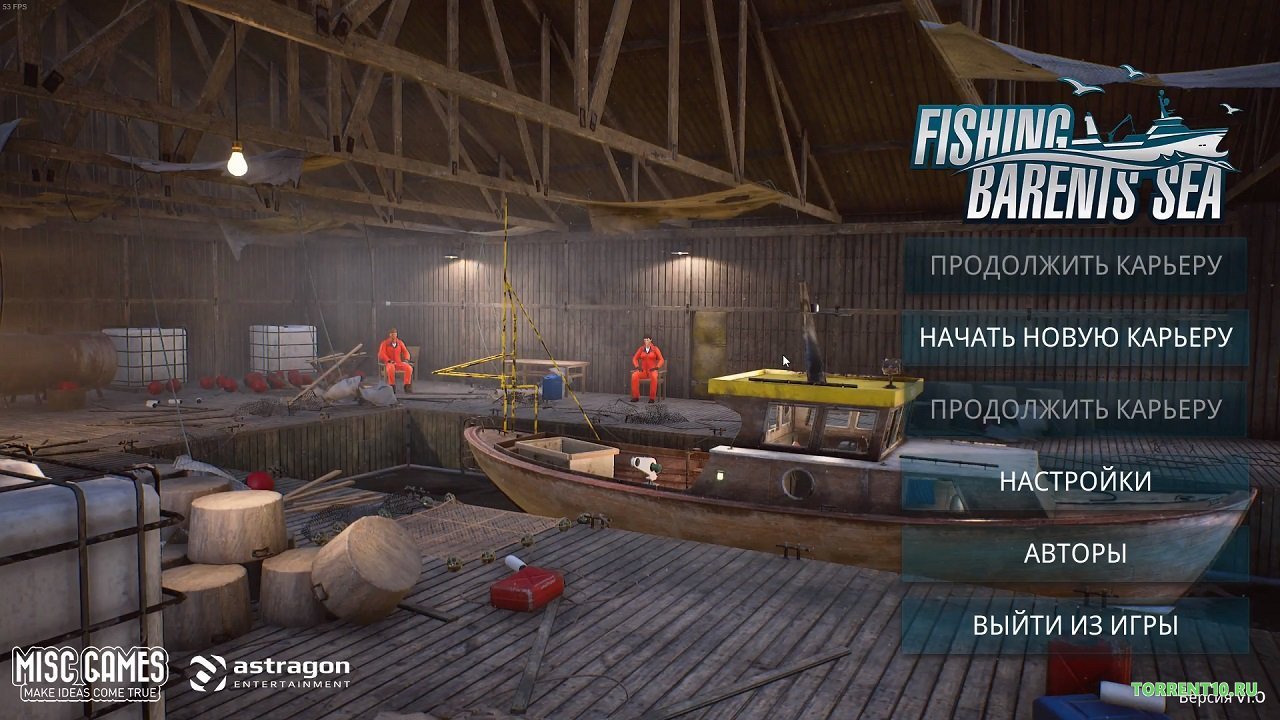The image size is (1280, 720).
Task: Quit using ВЫЙТИ ИЗ ИГРЫ
Action: [1077, 624]
